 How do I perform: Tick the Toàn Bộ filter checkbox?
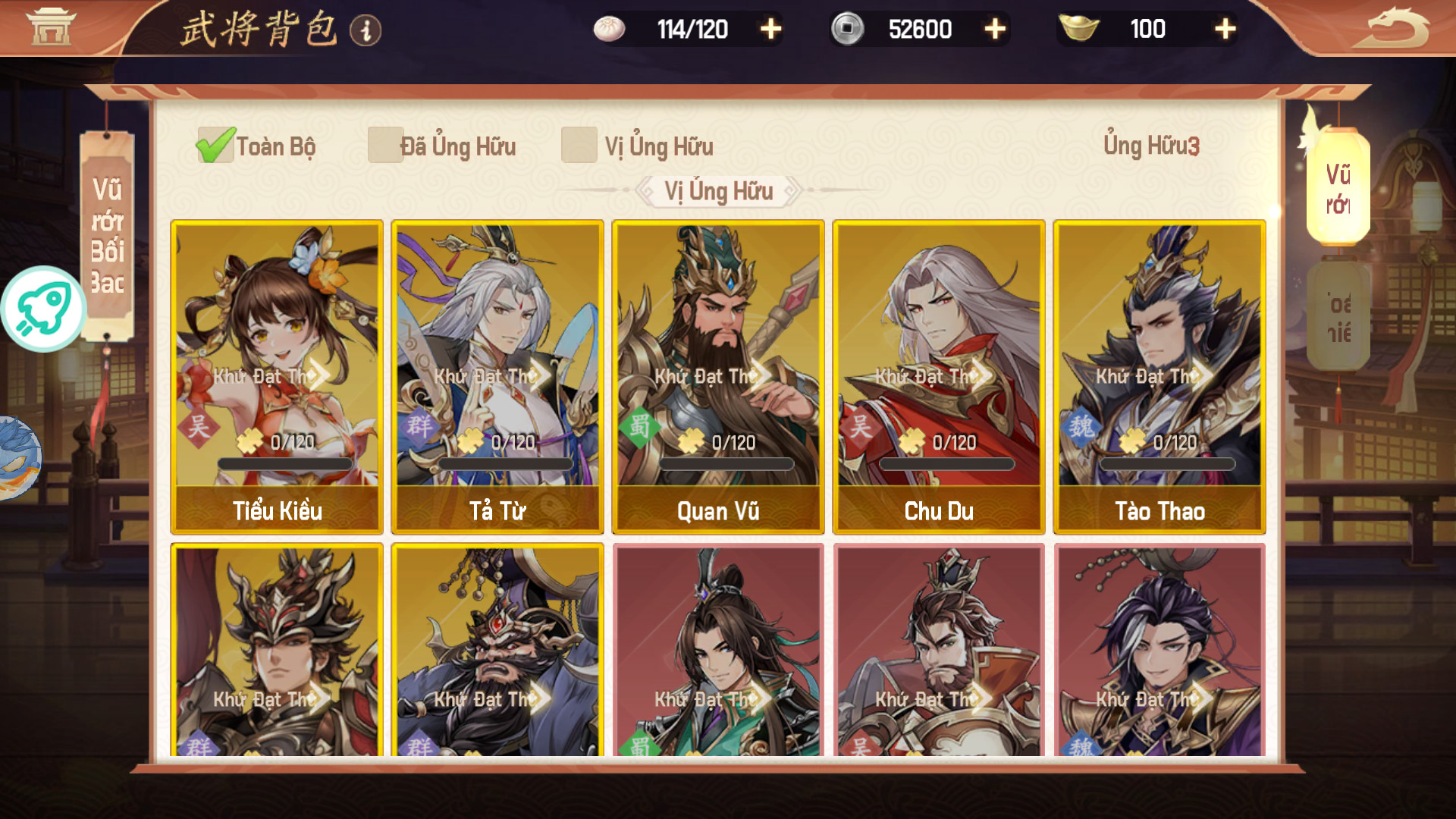coord(215,145)
